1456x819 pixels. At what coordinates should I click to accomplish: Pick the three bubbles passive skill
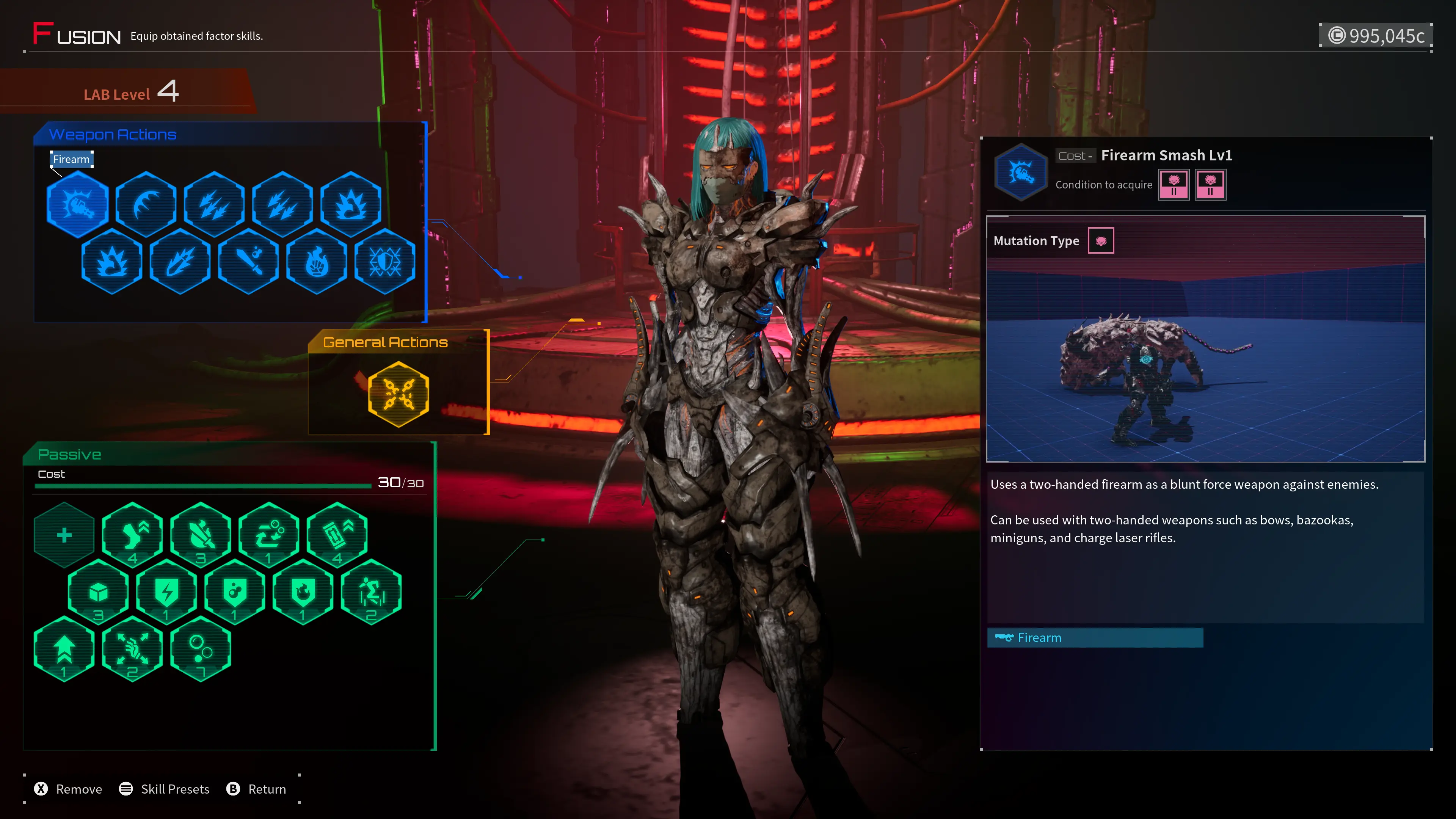[201, 649]
